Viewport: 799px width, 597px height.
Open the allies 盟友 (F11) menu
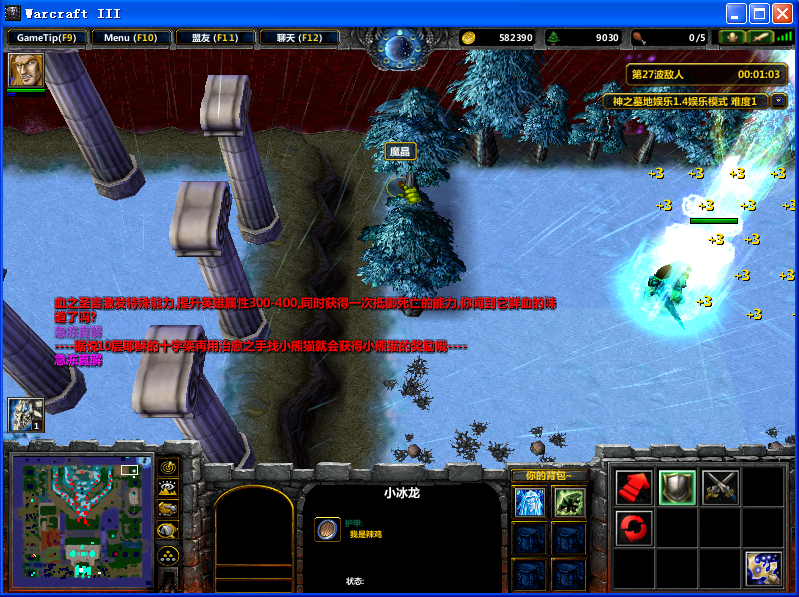pos(215,38)
